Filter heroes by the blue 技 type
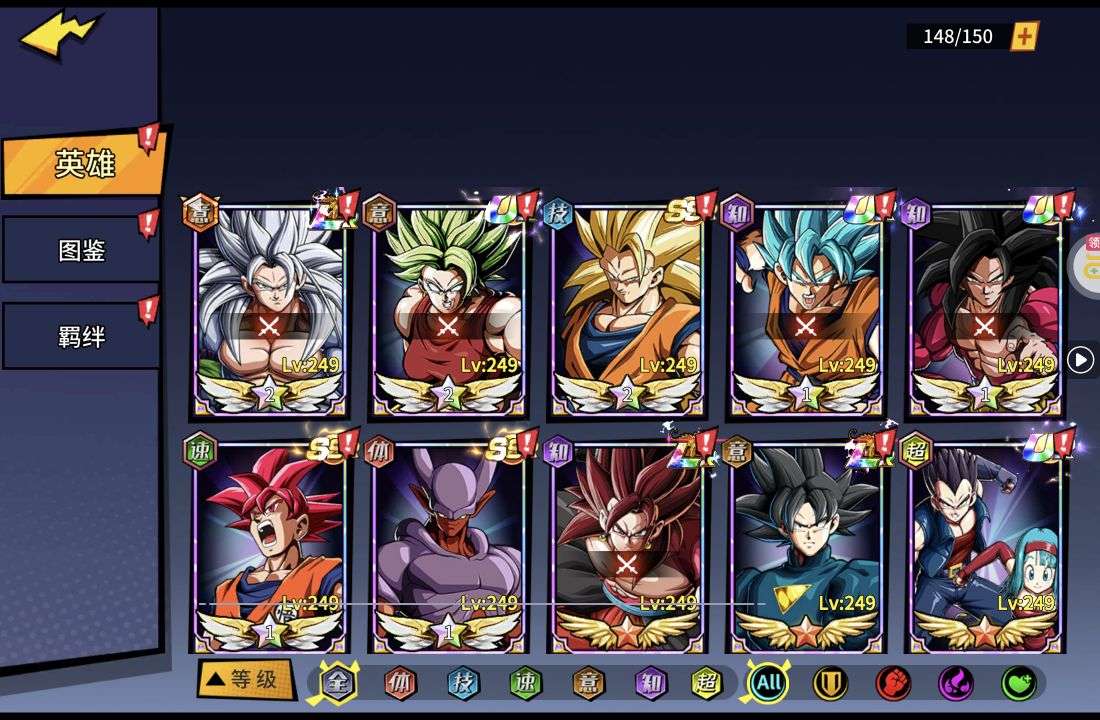Image resolution: width=1100 pixels, height=720 pixels. point(463,683)
